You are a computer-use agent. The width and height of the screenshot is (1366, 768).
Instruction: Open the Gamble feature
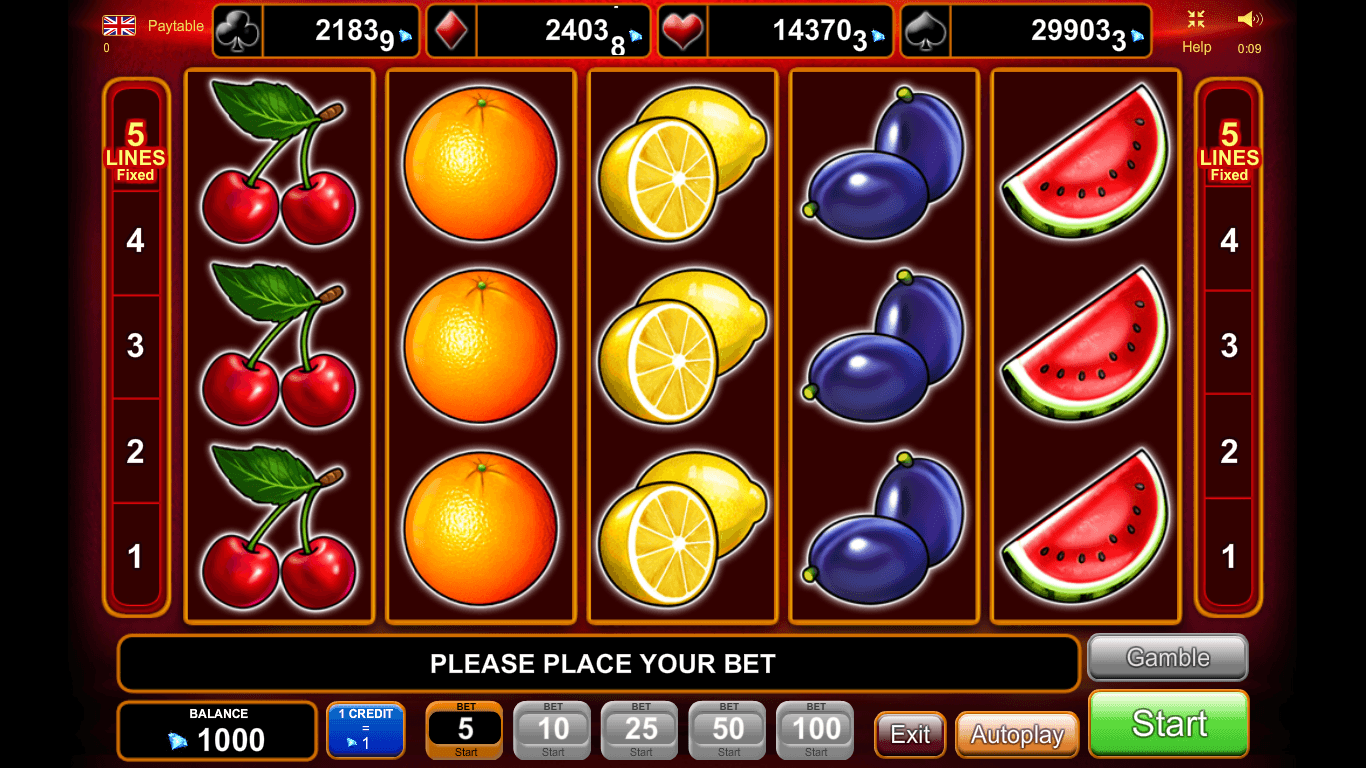(x=1167, y=658)
